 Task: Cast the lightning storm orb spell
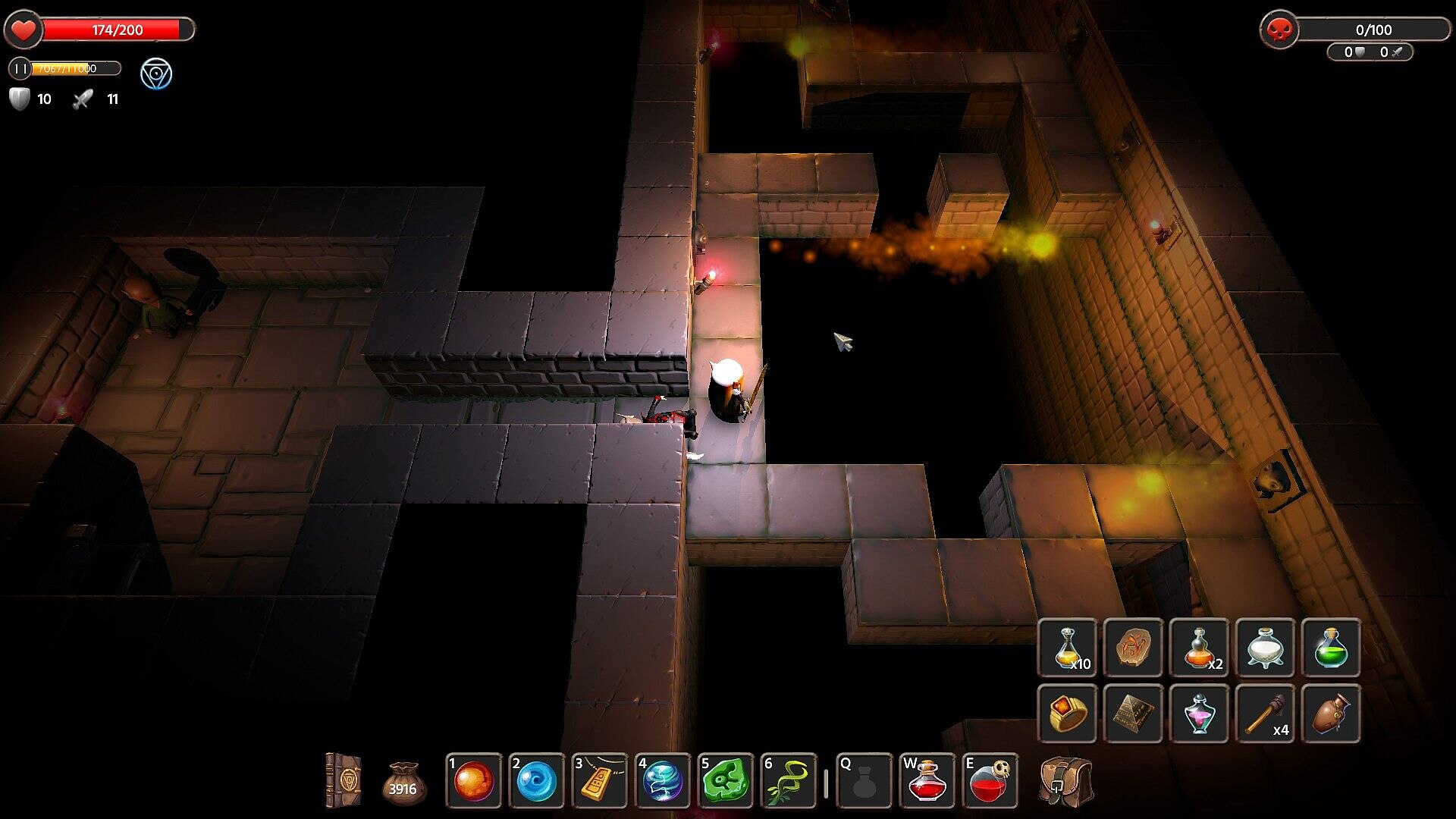click(x=662, y=781)
